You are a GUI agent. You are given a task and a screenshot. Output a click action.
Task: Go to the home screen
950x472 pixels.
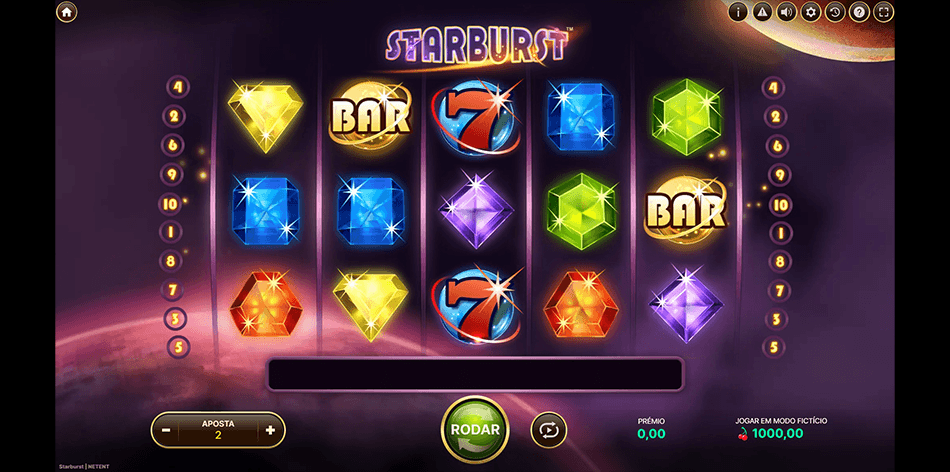[66, 12]
